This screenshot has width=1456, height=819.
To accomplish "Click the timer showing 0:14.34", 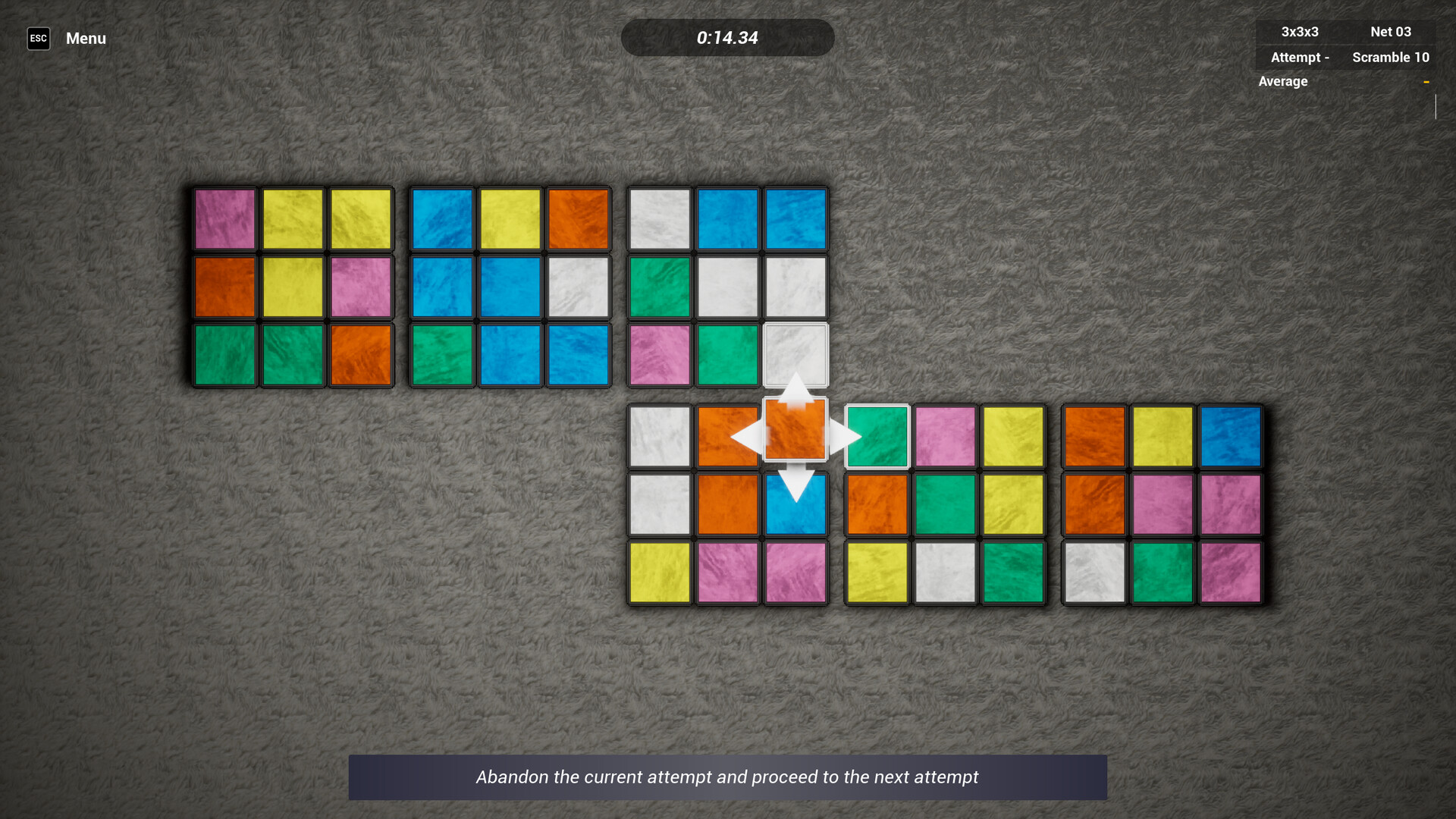I will pyautogui.click(x=727, y=37).
